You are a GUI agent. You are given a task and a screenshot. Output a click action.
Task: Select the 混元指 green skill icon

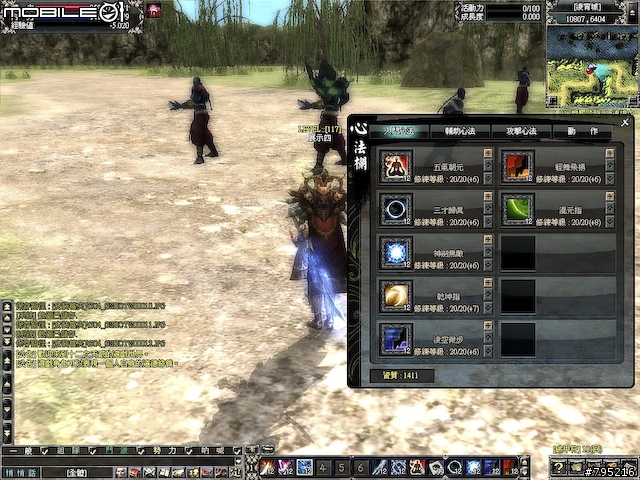(517, 209)
